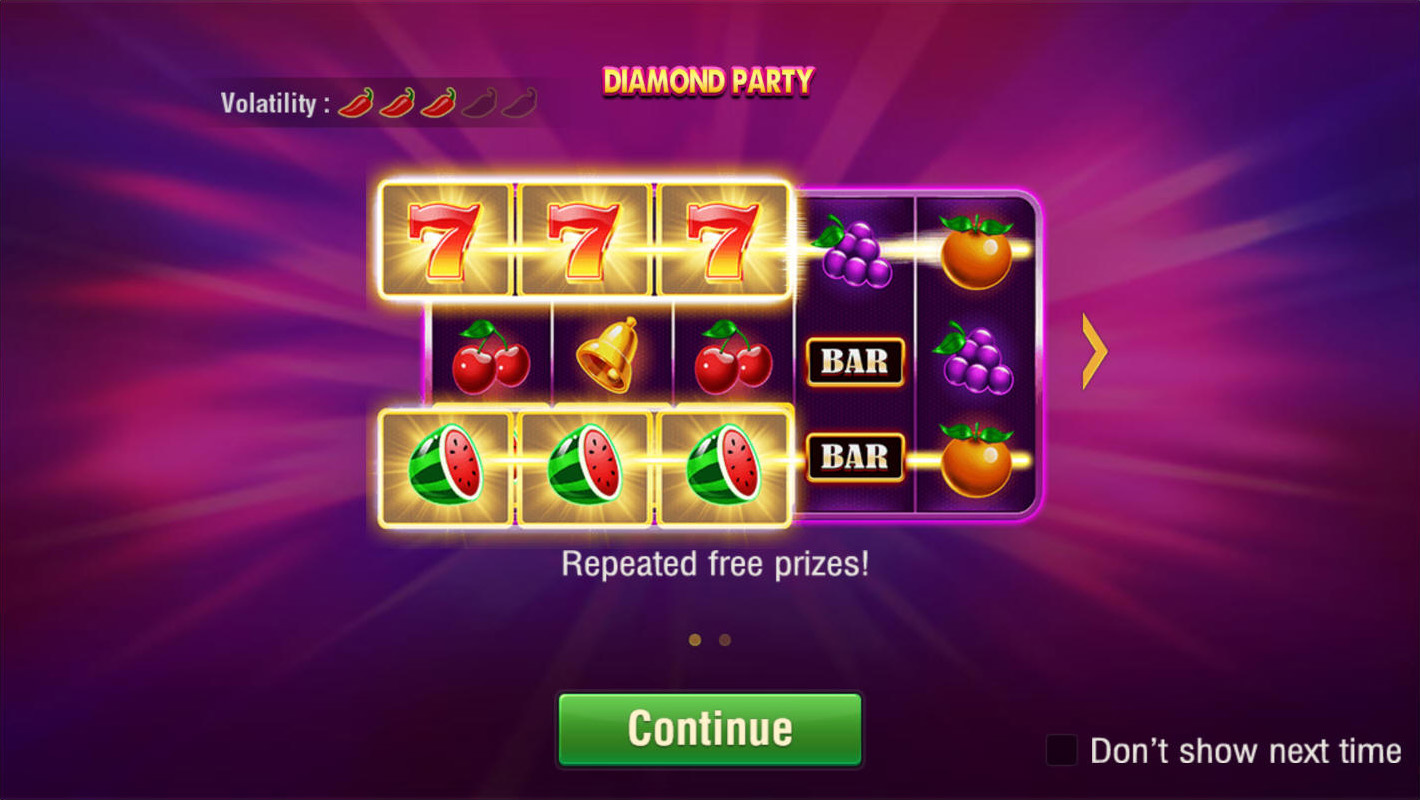
Task: Click the first lit chili pepper volatility icon
Action: (357, 100)
